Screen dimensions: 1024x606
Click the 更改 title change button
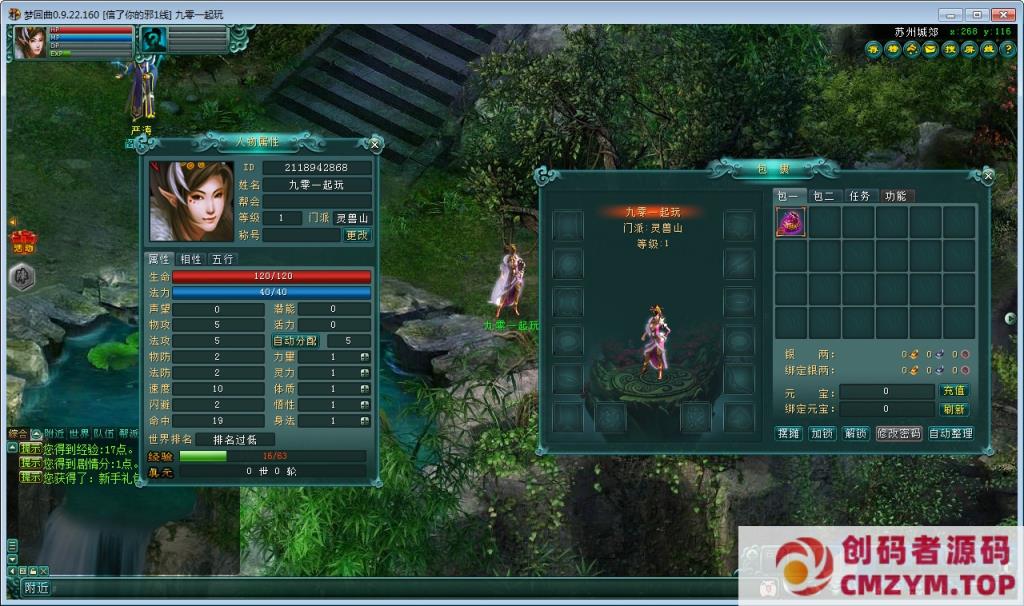point(357,235)
